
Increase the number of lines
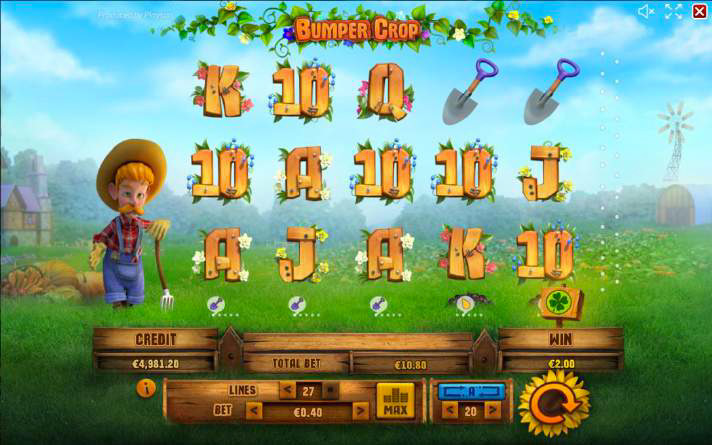[329, 390]
